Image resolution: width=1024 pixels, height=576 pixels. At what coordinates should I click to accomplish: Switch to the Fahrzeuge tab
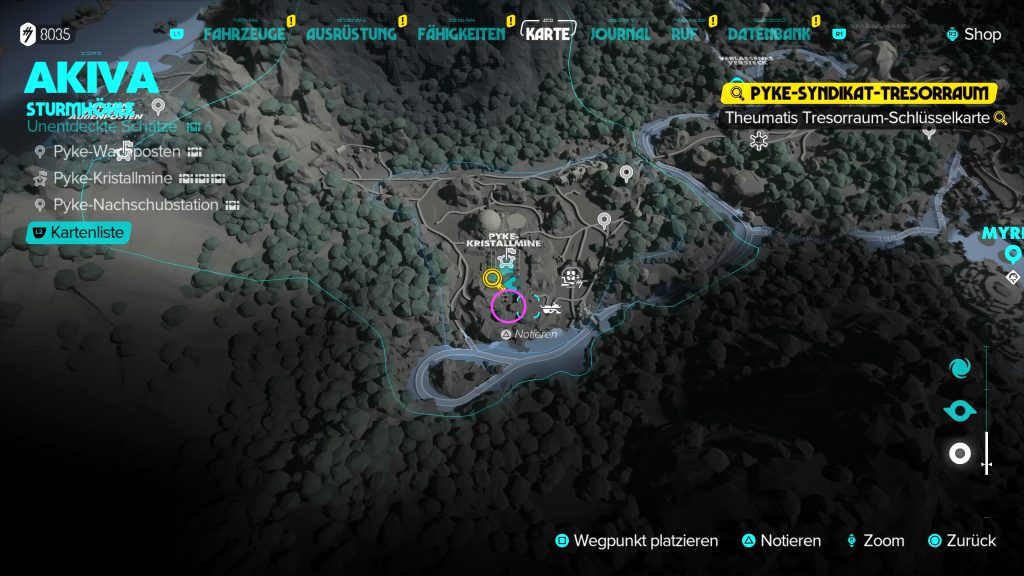243,34
